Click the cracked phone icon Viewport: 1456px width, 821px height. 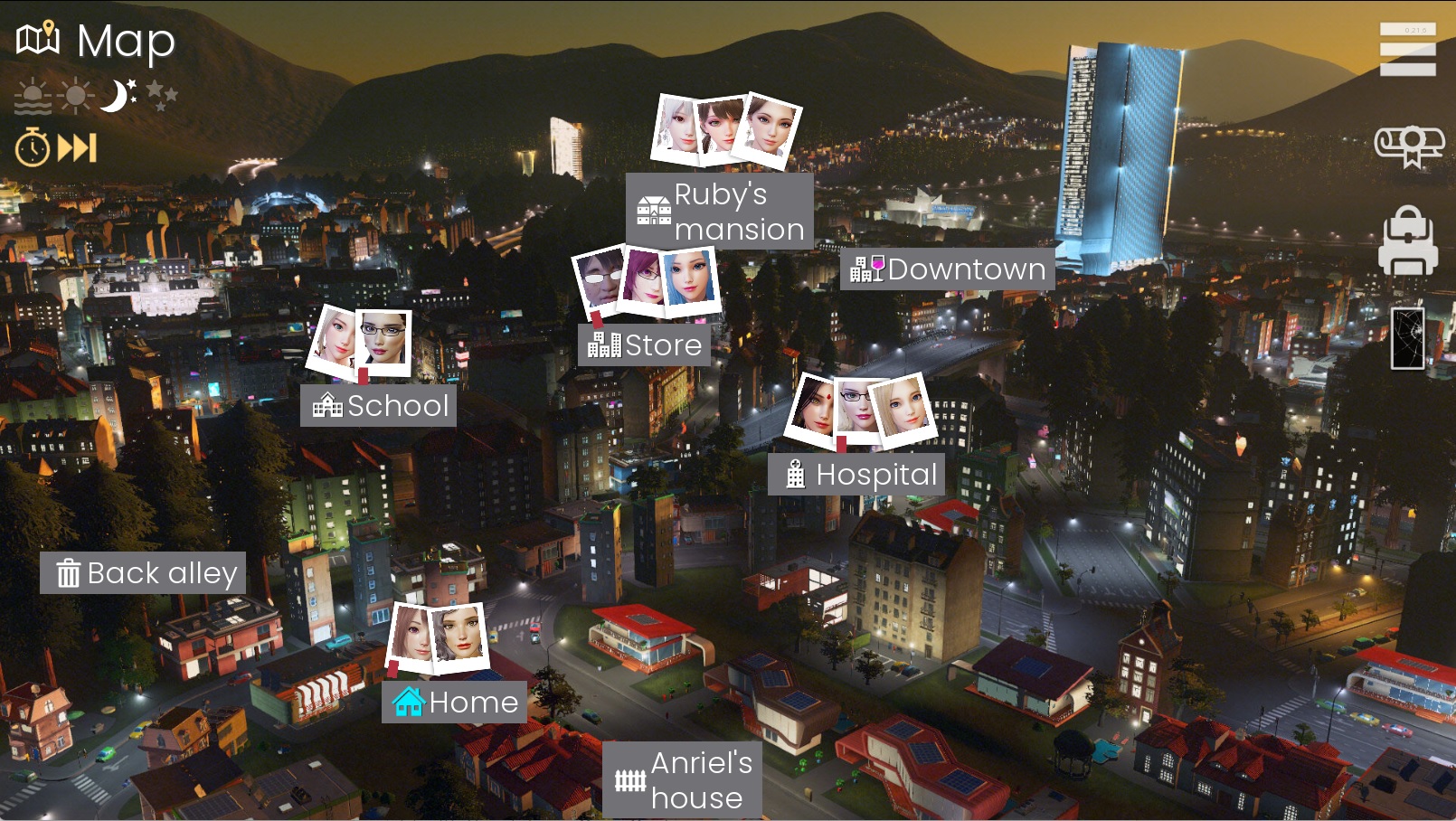click(x=1408, y=336)
